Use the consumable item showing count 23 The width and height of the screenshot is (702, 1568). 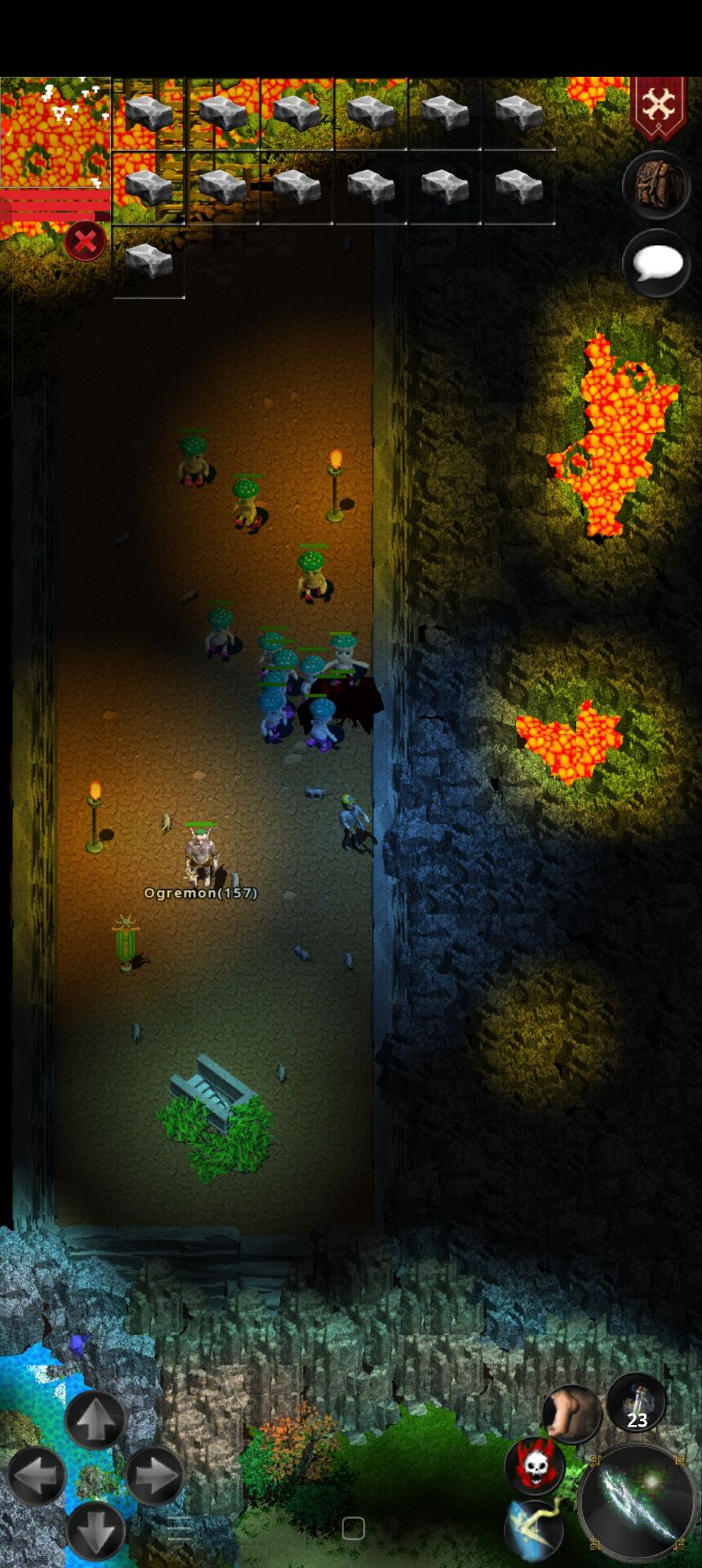pos(636,1402)
